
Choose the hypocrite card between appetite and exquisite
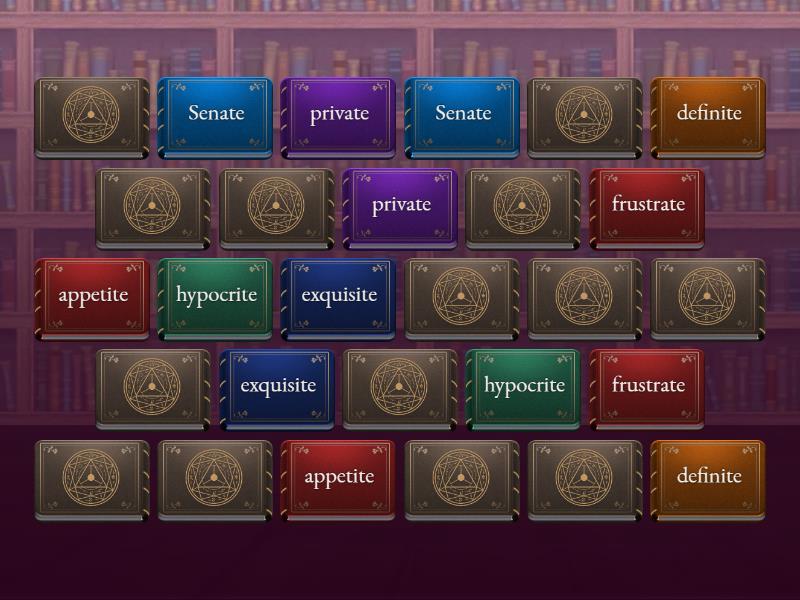pos(215,295)
